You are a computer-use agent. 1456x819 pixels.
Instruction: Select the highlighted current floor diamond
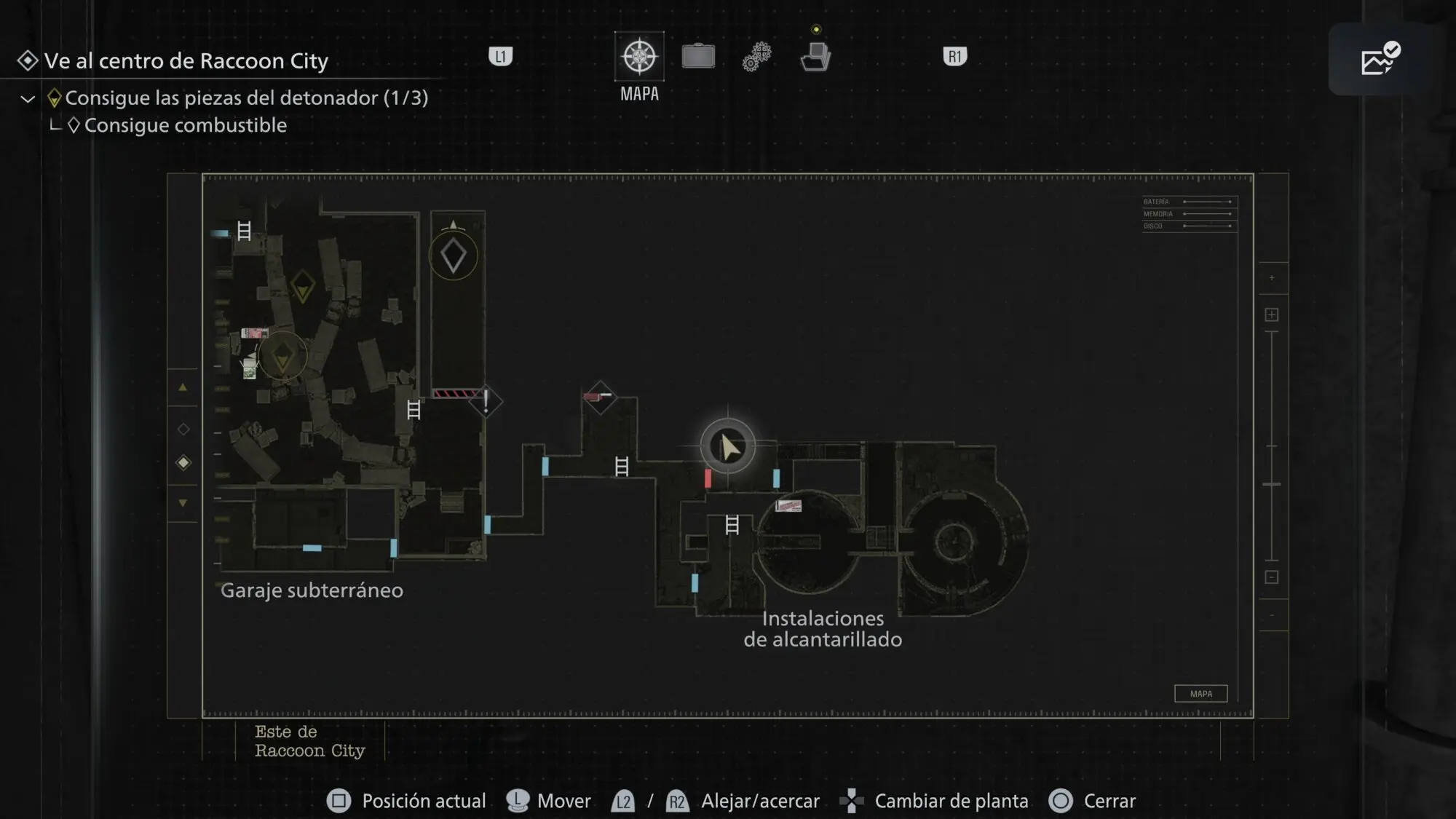pyautogui.click(x=183, y=463)
